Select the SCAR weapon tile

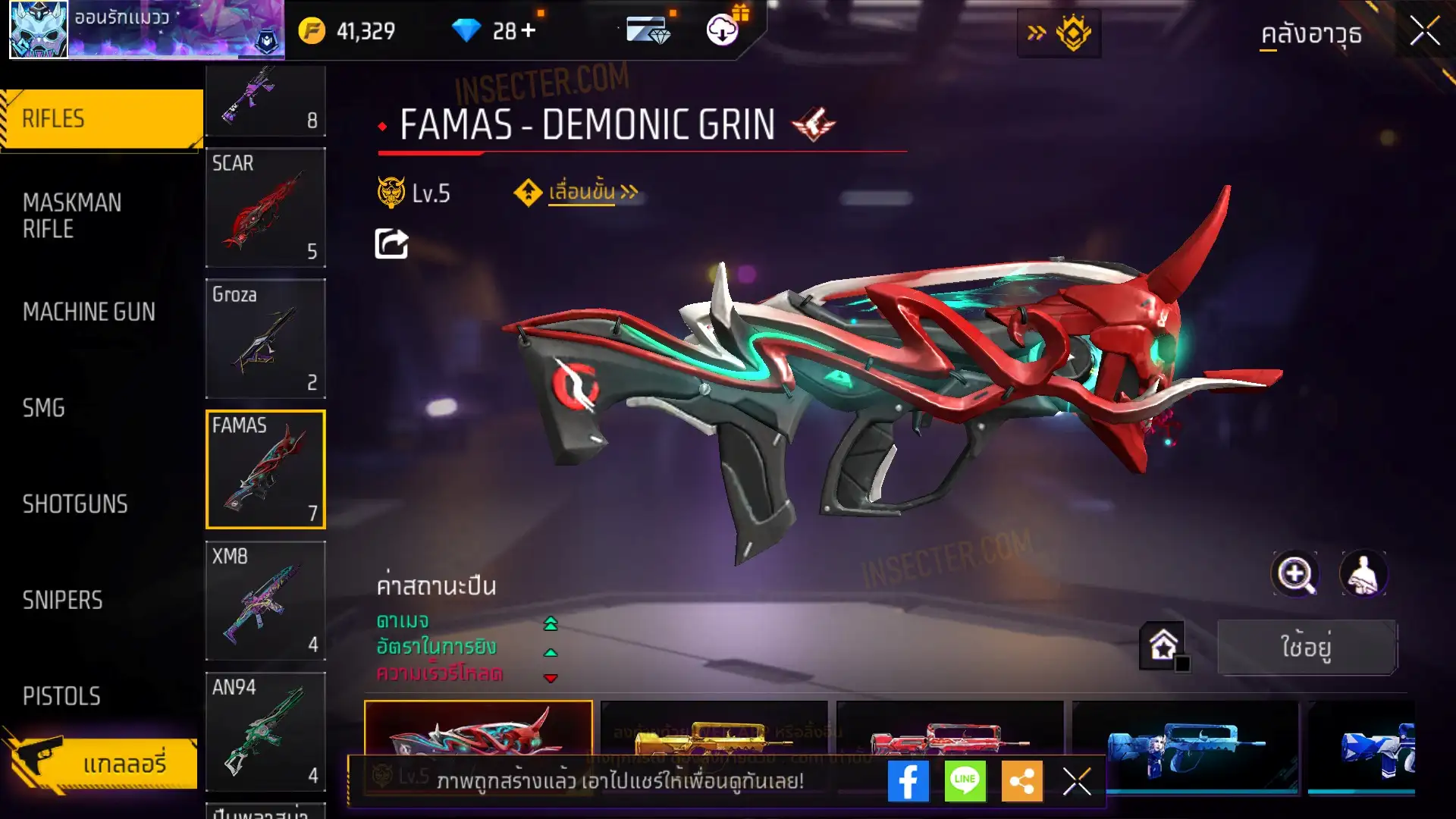coord(265,207)
